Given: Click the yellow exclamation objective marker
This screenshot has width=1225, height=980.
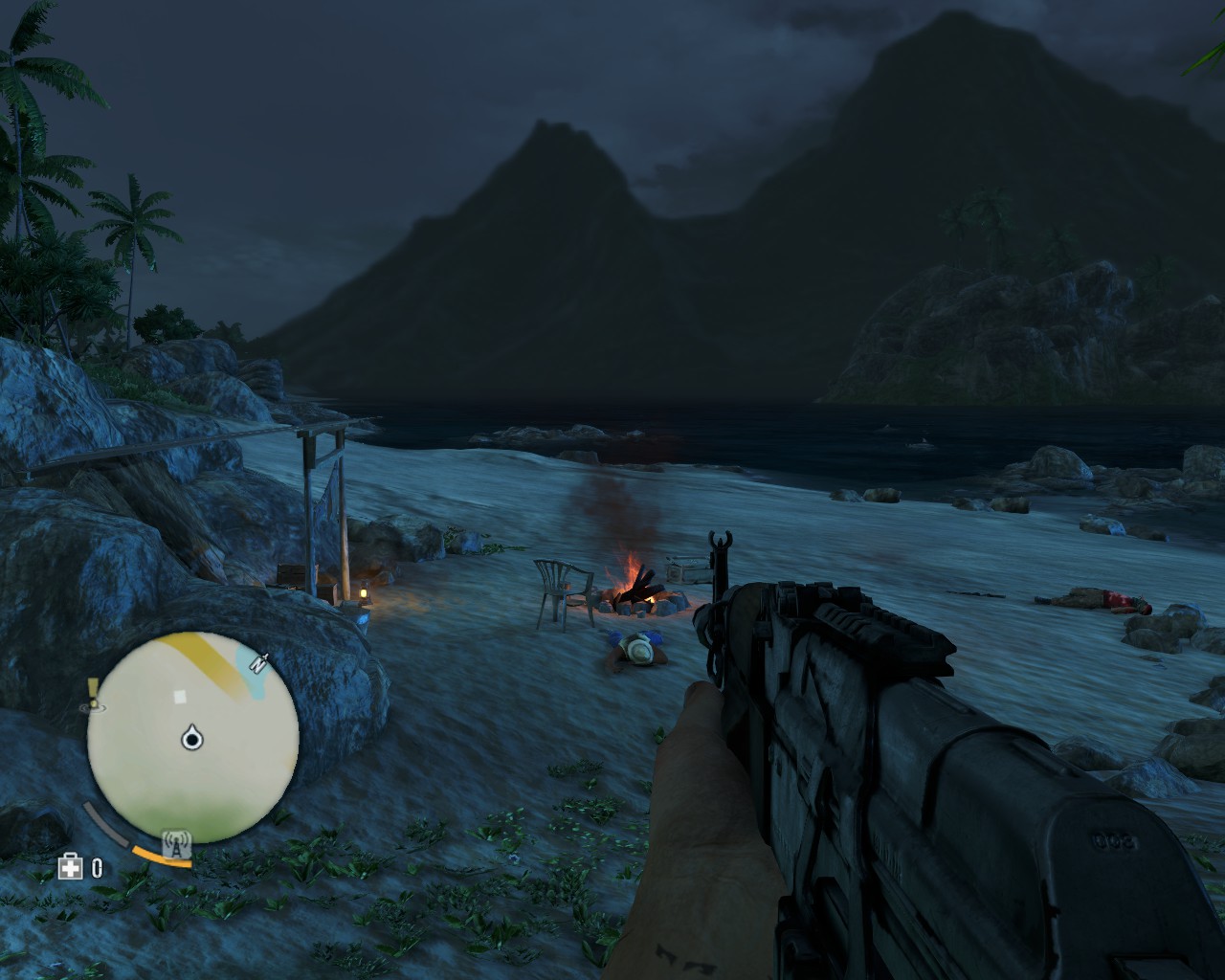Looking at the screenshot, I should click(x=93, y=688).
